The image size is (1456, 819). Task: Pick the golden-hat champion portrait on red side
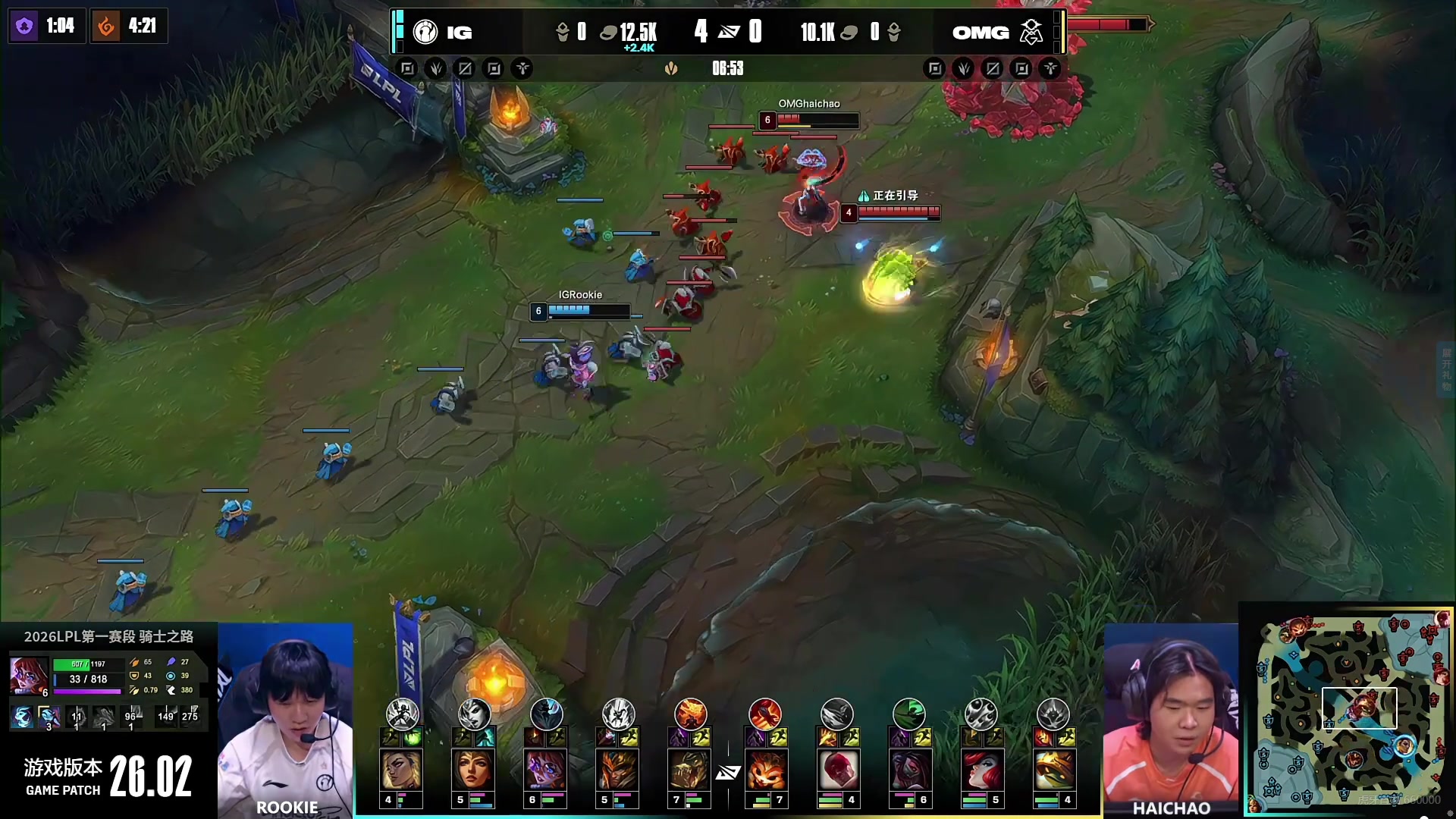tap(1053, 770)
